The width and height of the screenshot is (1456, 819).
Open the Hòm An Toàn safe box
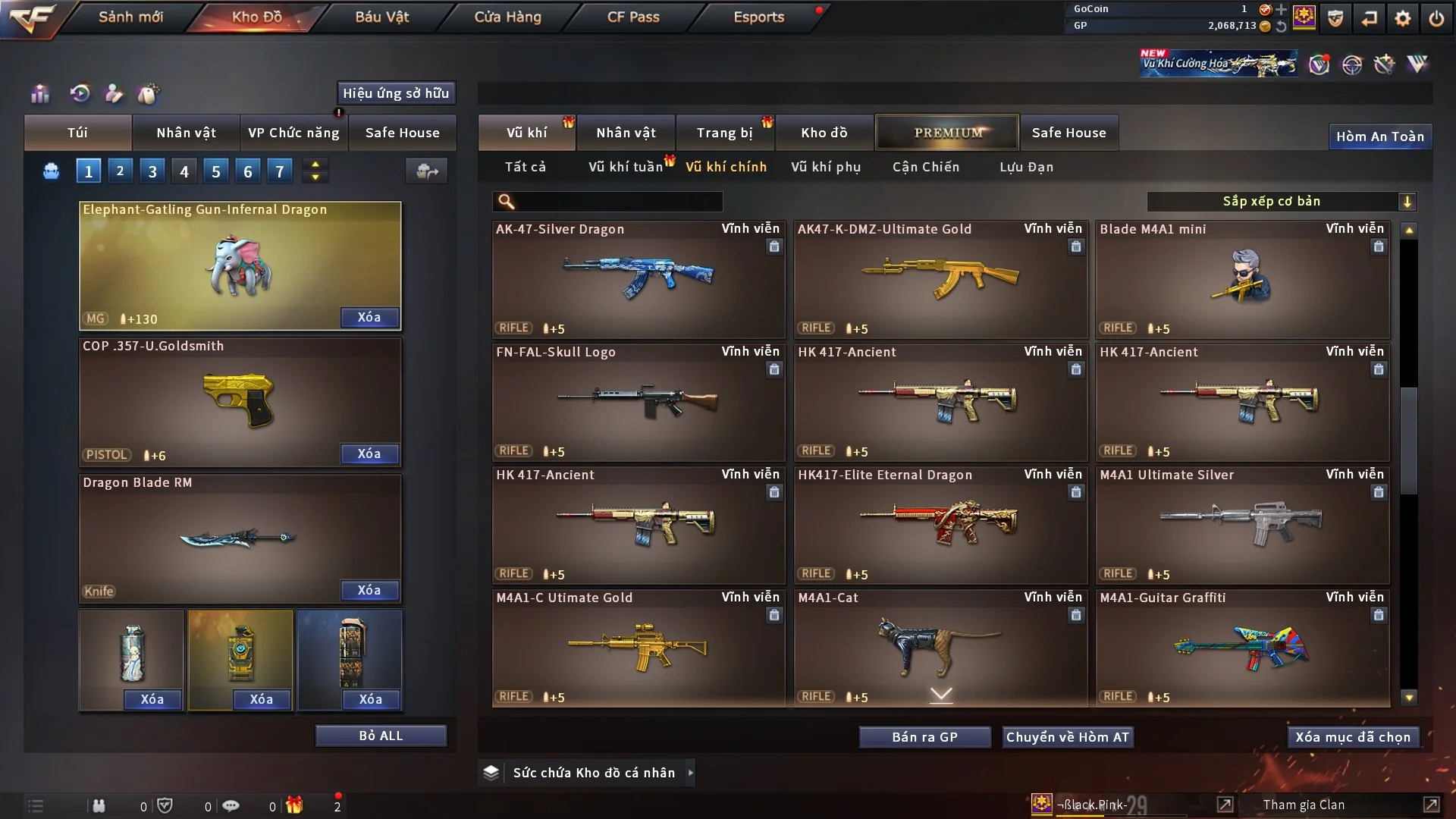[1379, 136]
